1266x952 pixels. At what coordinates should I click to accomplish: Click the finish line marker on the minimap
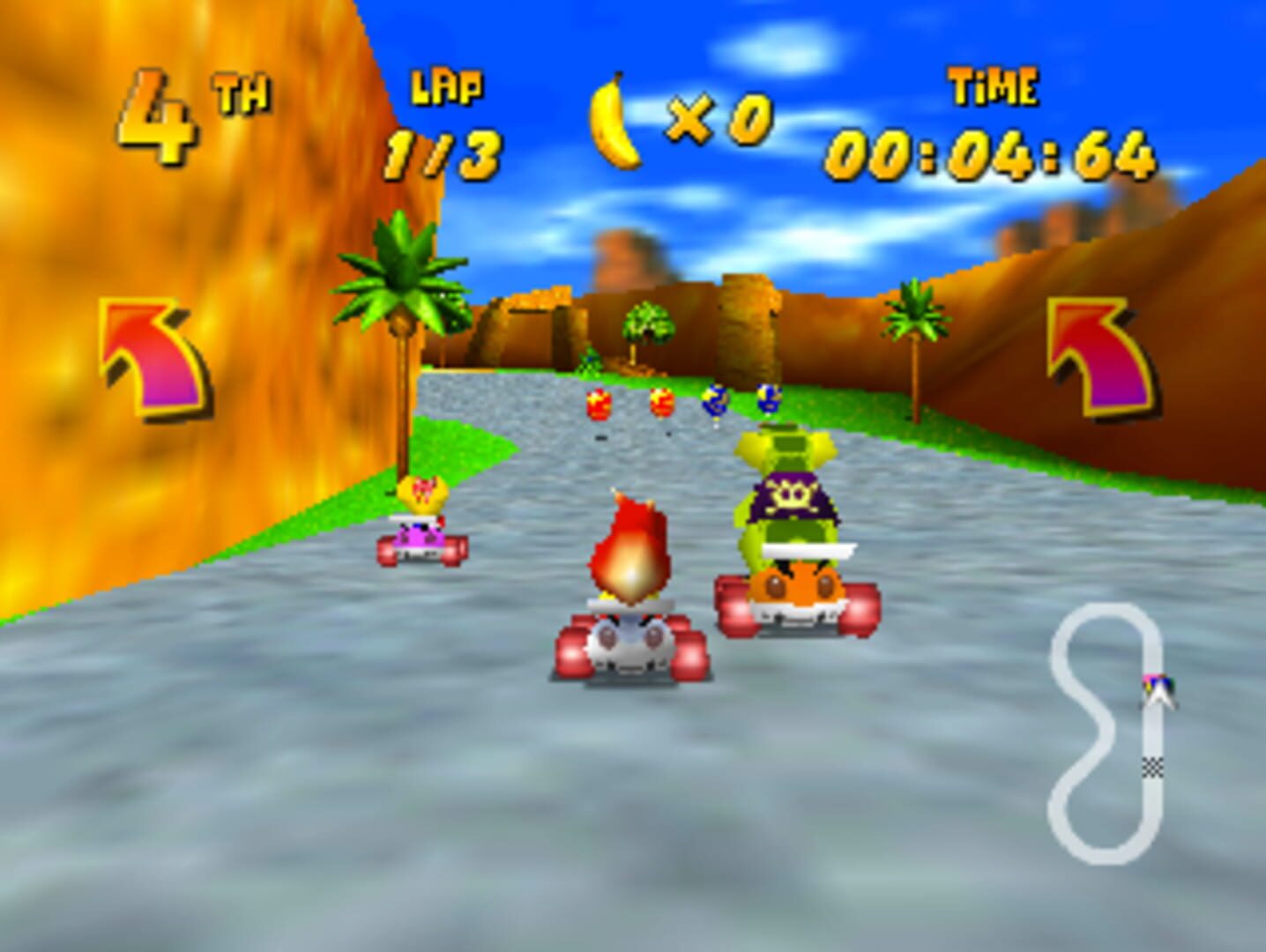(1153, 767)
